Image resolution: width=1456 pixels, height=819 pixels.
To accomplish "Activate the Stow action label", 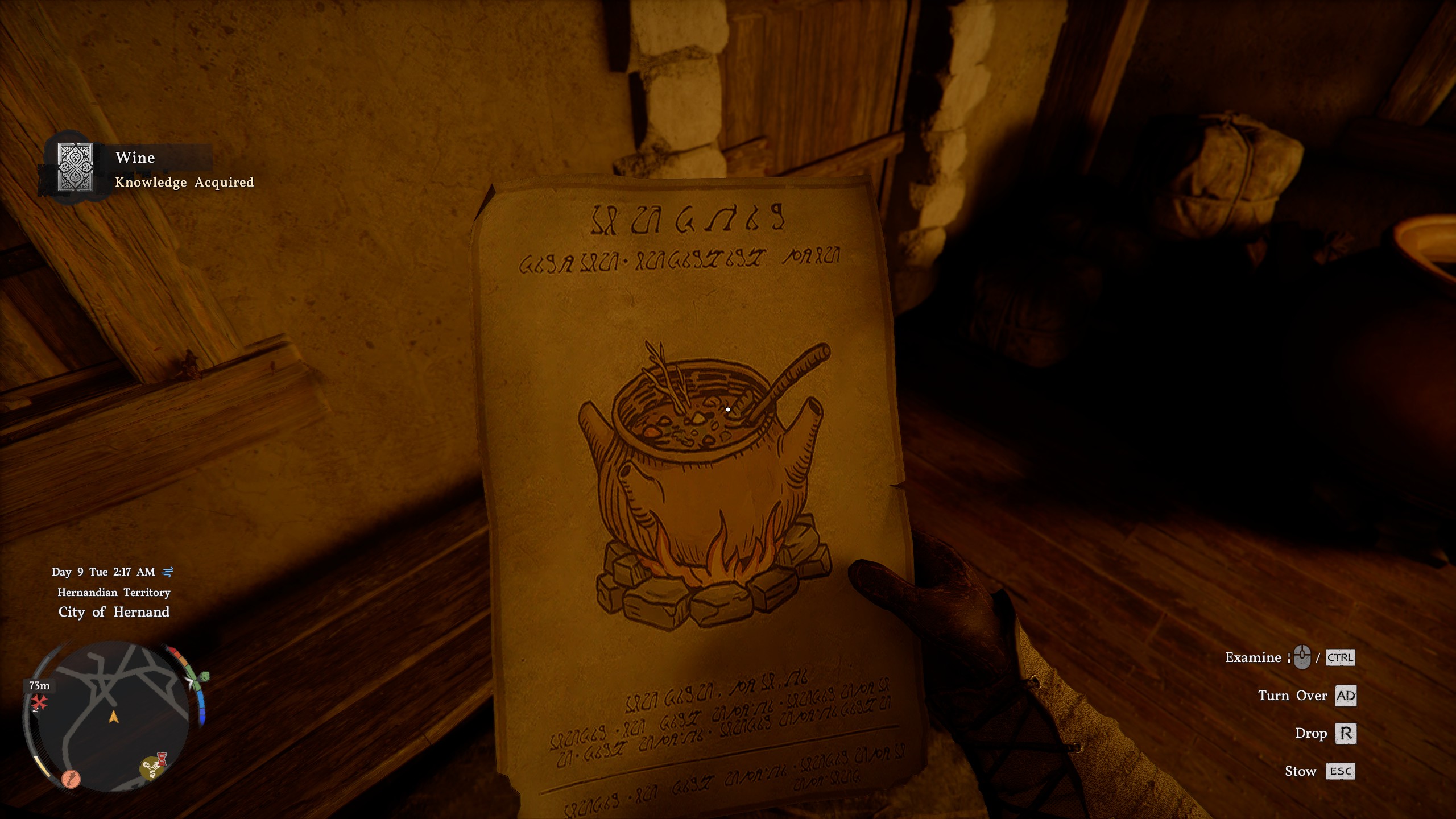I will coord(1303,771).
